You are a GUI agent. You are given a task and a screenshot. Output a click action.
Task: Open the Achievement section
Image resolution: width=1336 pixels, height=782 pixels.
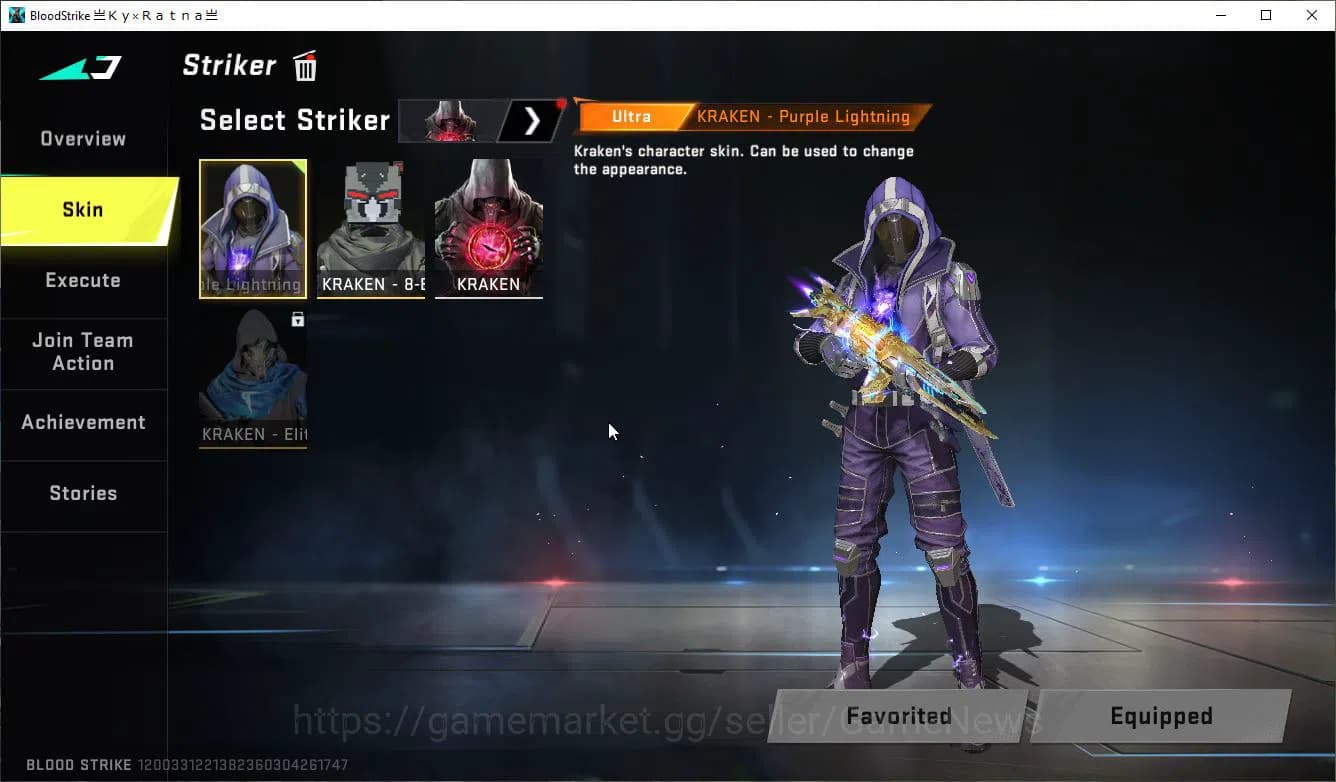click(x=83, y=422)
